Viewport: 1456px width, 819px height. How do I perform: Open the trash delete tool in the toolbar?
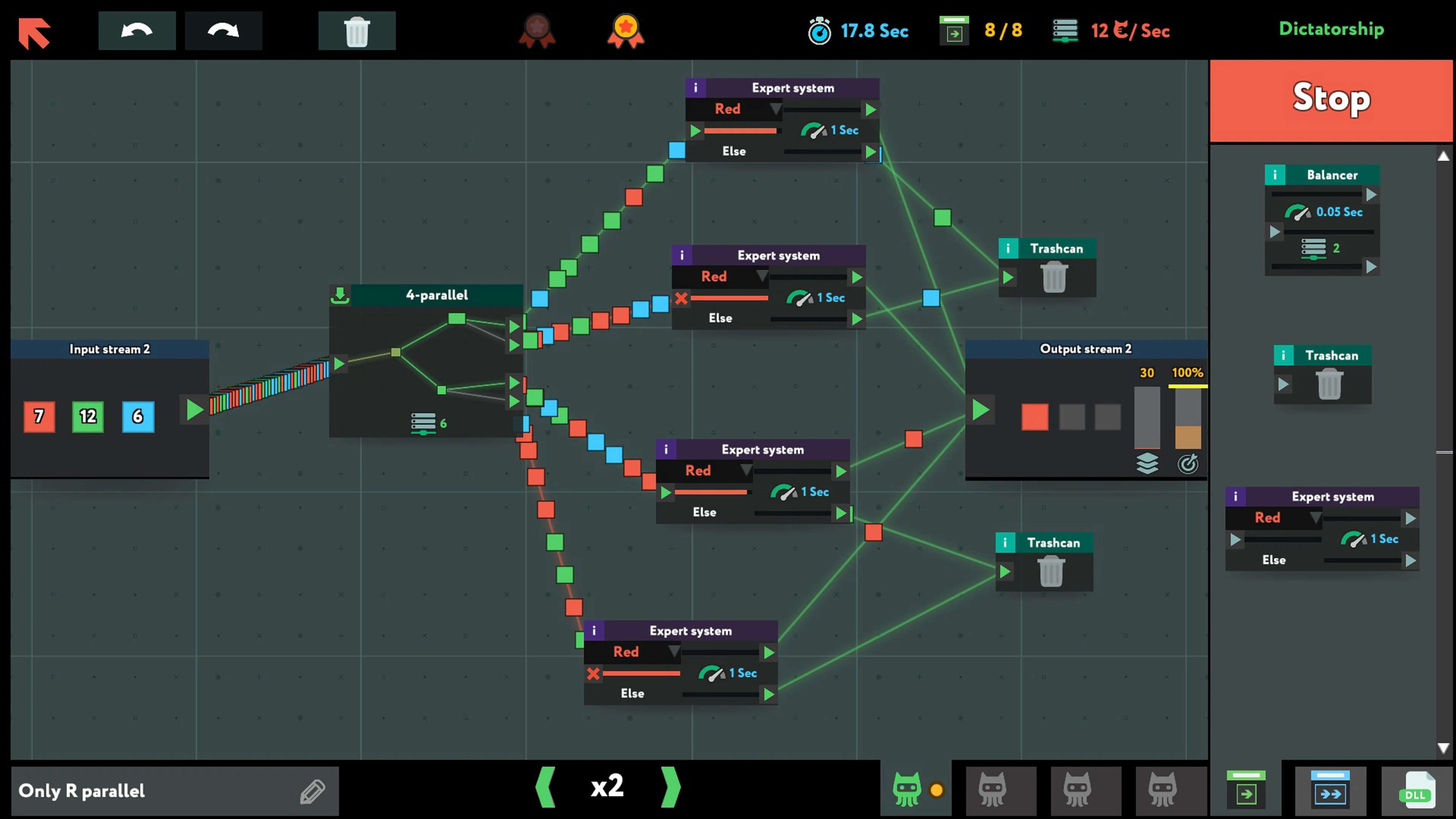pyautogui.click(x=357, y=30)
